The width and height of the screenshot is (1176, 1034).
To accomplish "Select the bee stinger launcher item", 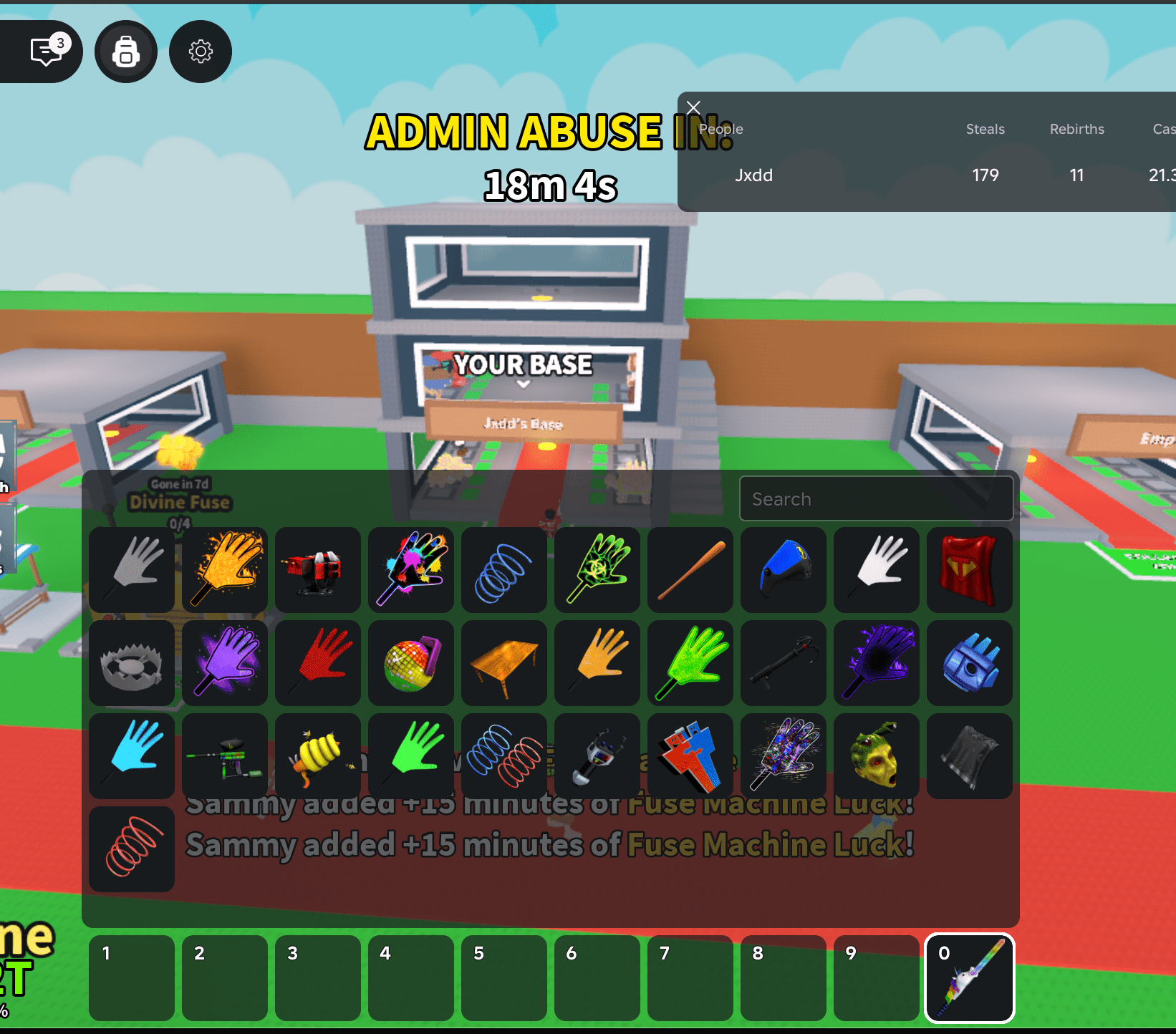I will click(x=318, y=756).
